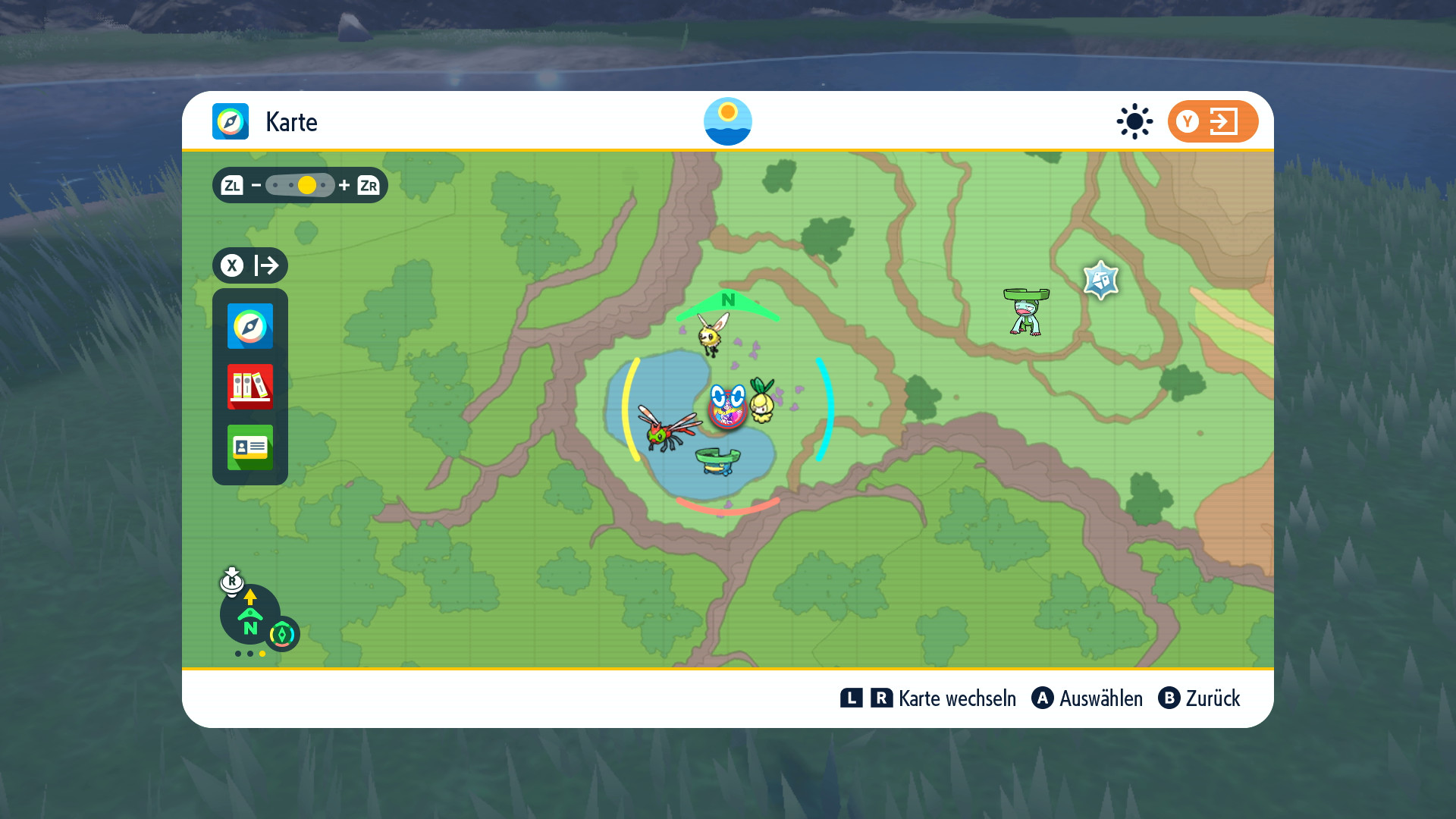Exit the map with the orange button

click(x=1212, y=121)
